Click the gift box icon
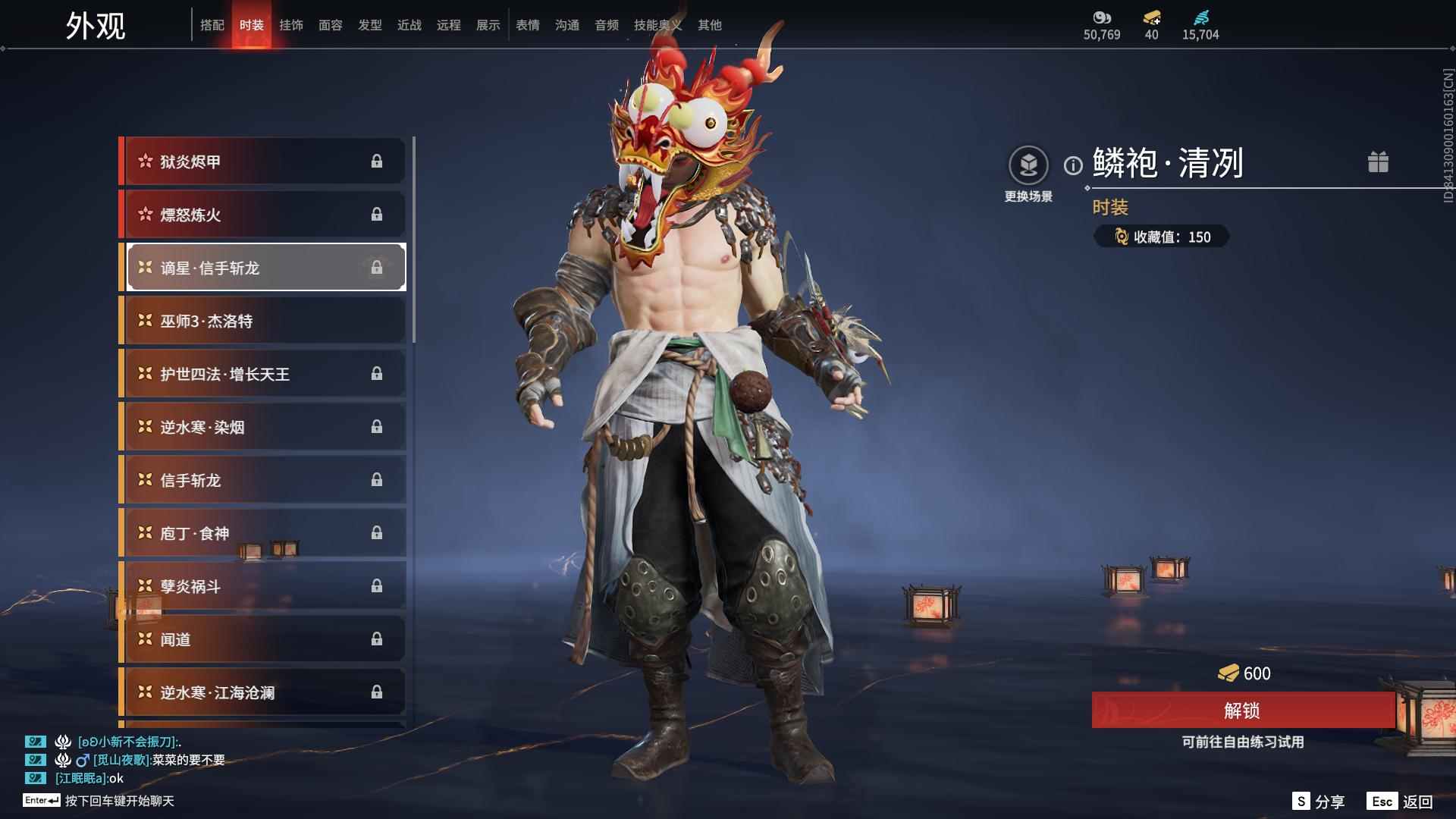 tap(1378, 162)
